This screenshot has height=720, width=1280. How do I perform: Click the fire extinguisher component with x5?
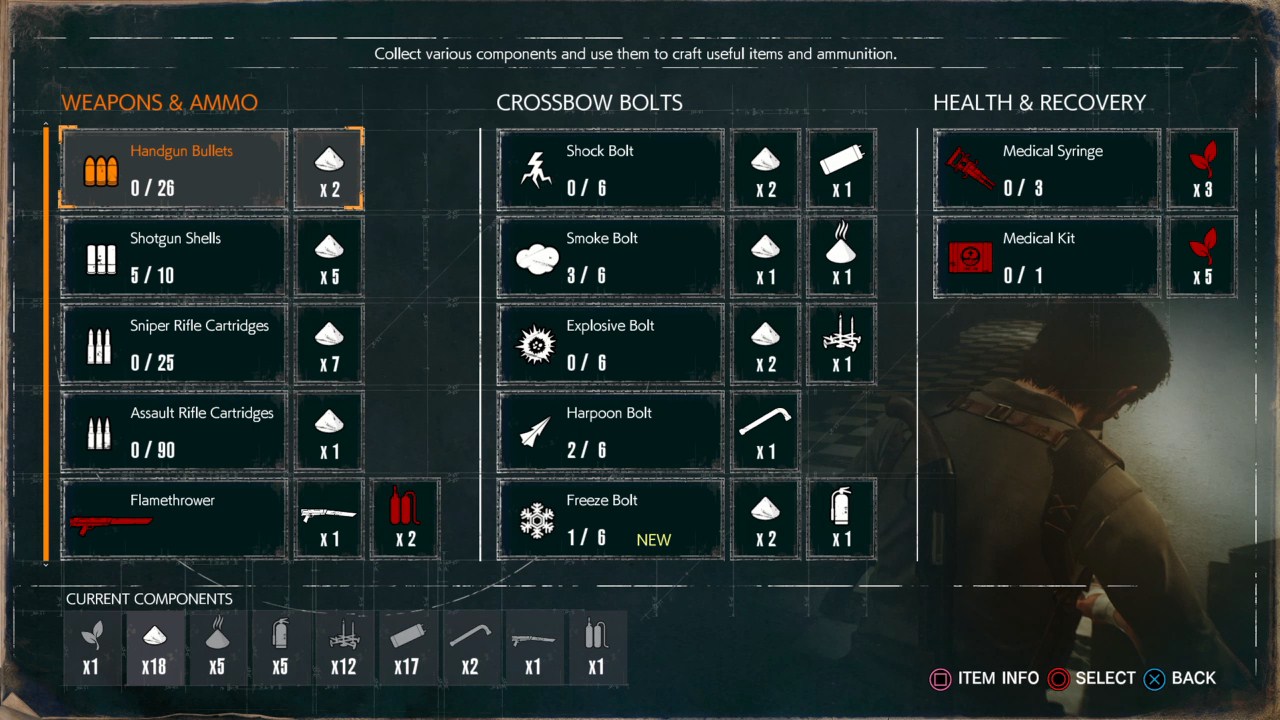(x=280, y=647)
